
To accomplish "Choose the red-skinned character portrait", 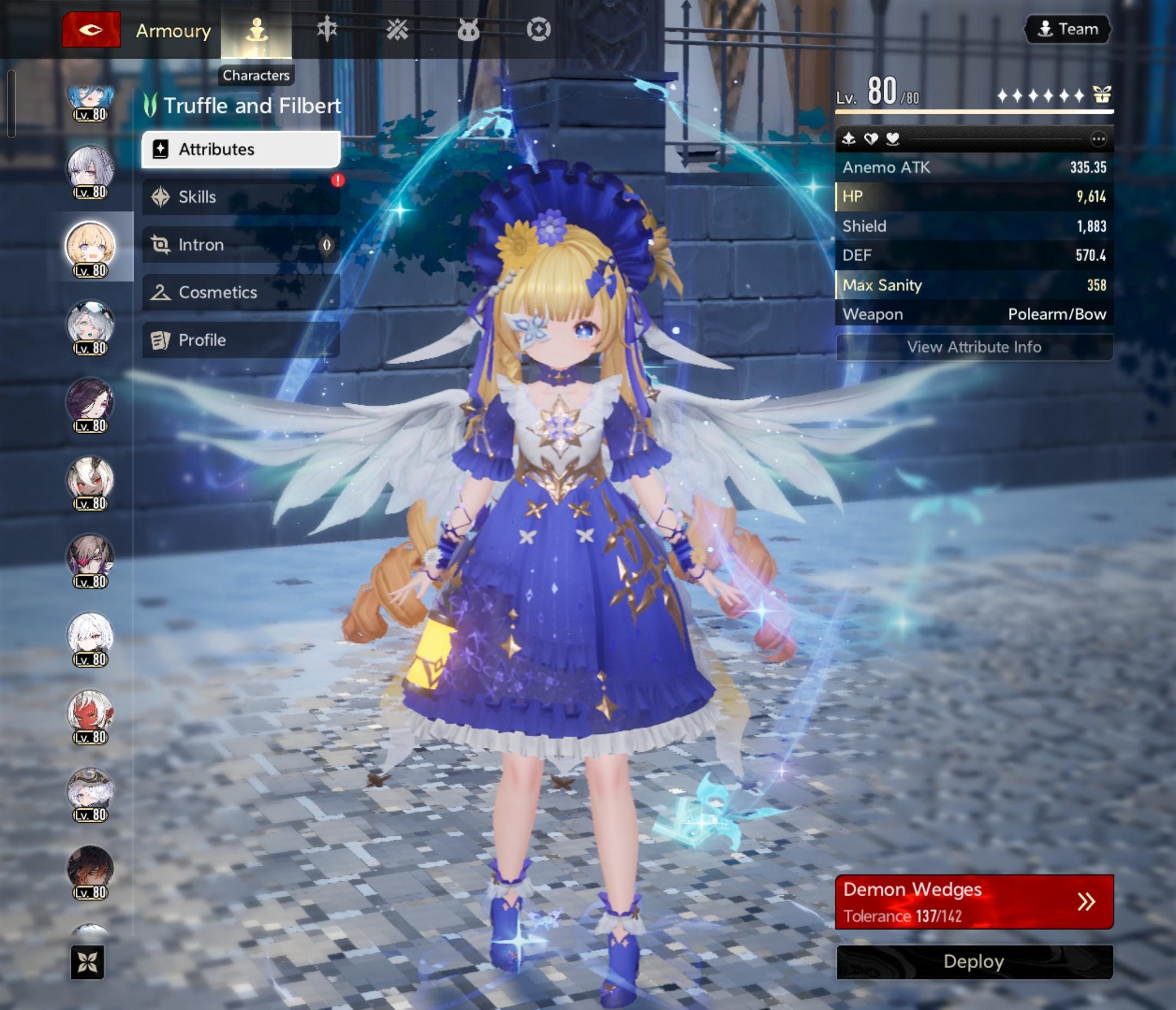I will [x=90, y=713].
